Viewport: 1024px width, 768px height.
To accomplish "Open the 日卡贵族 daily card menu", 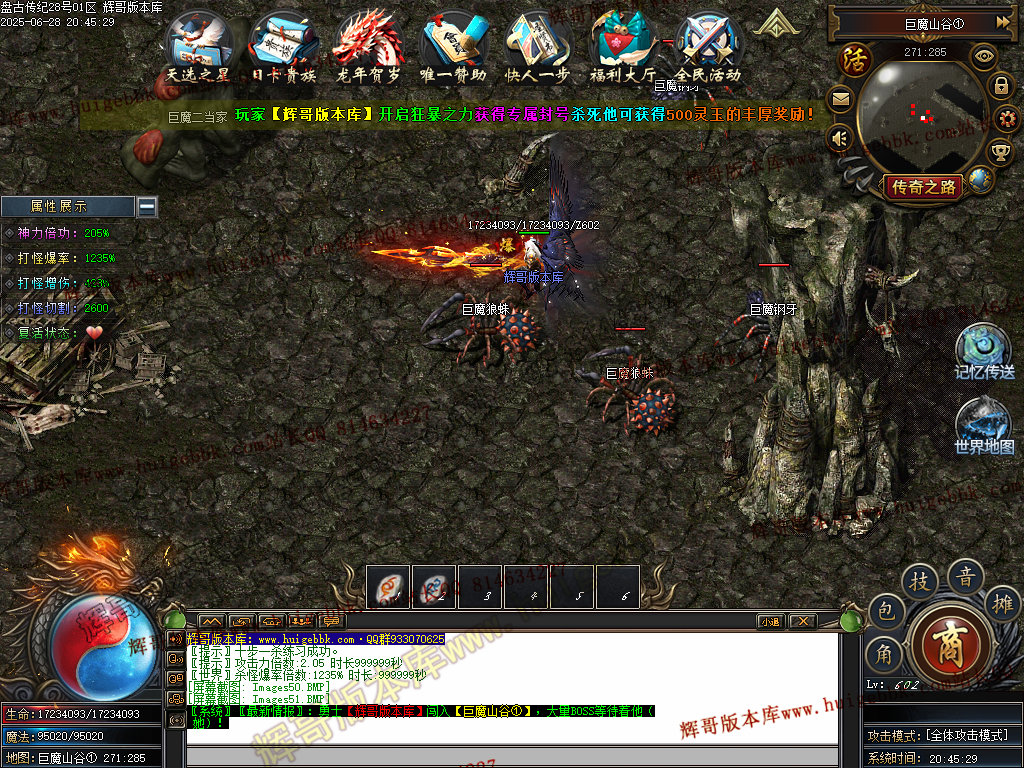I will click(283, 45).
